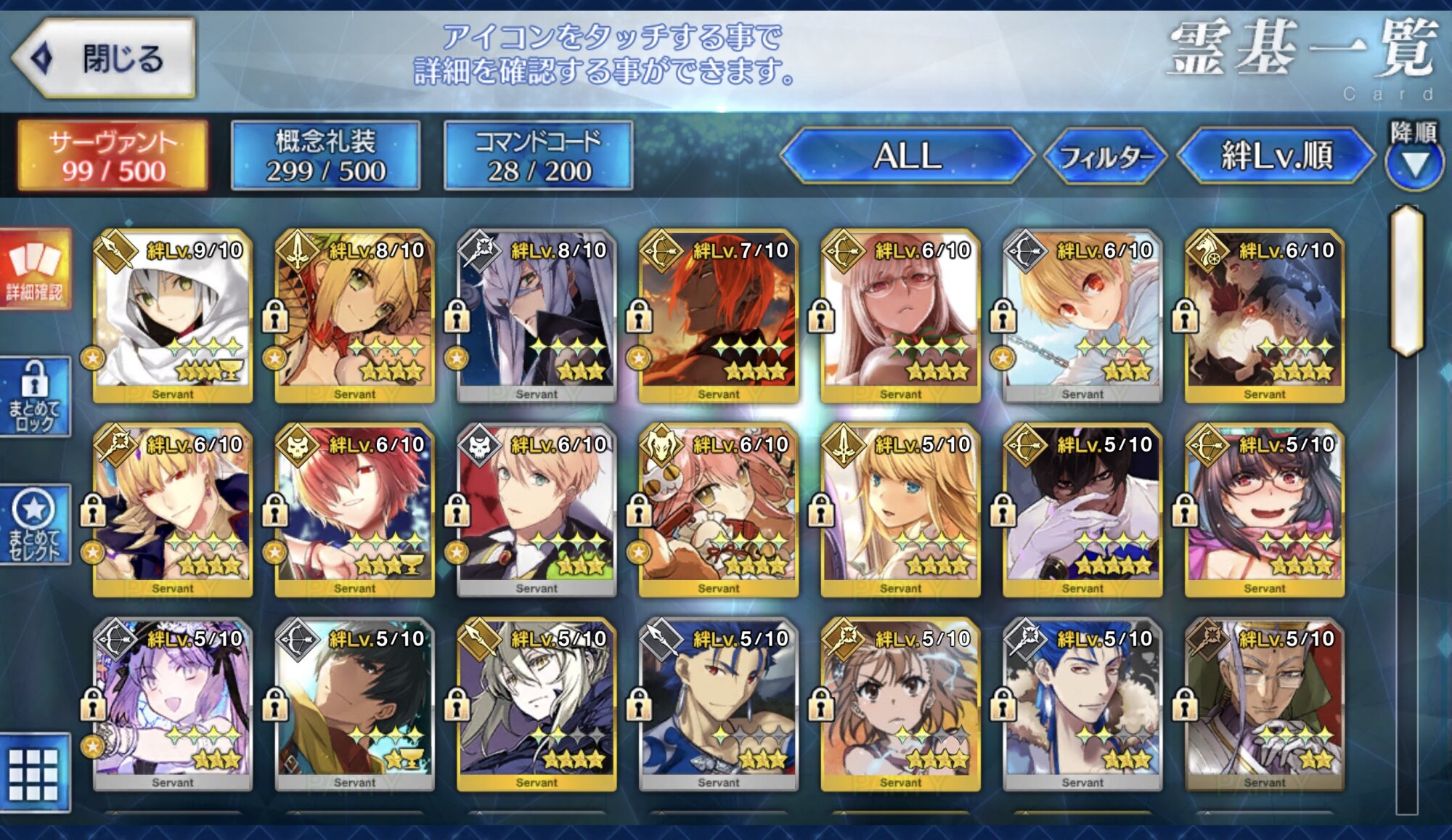Screen dimensions: 1452x840
Task: Tap the 詳細確認 card detail button
Action: click(x=35, y=270)
